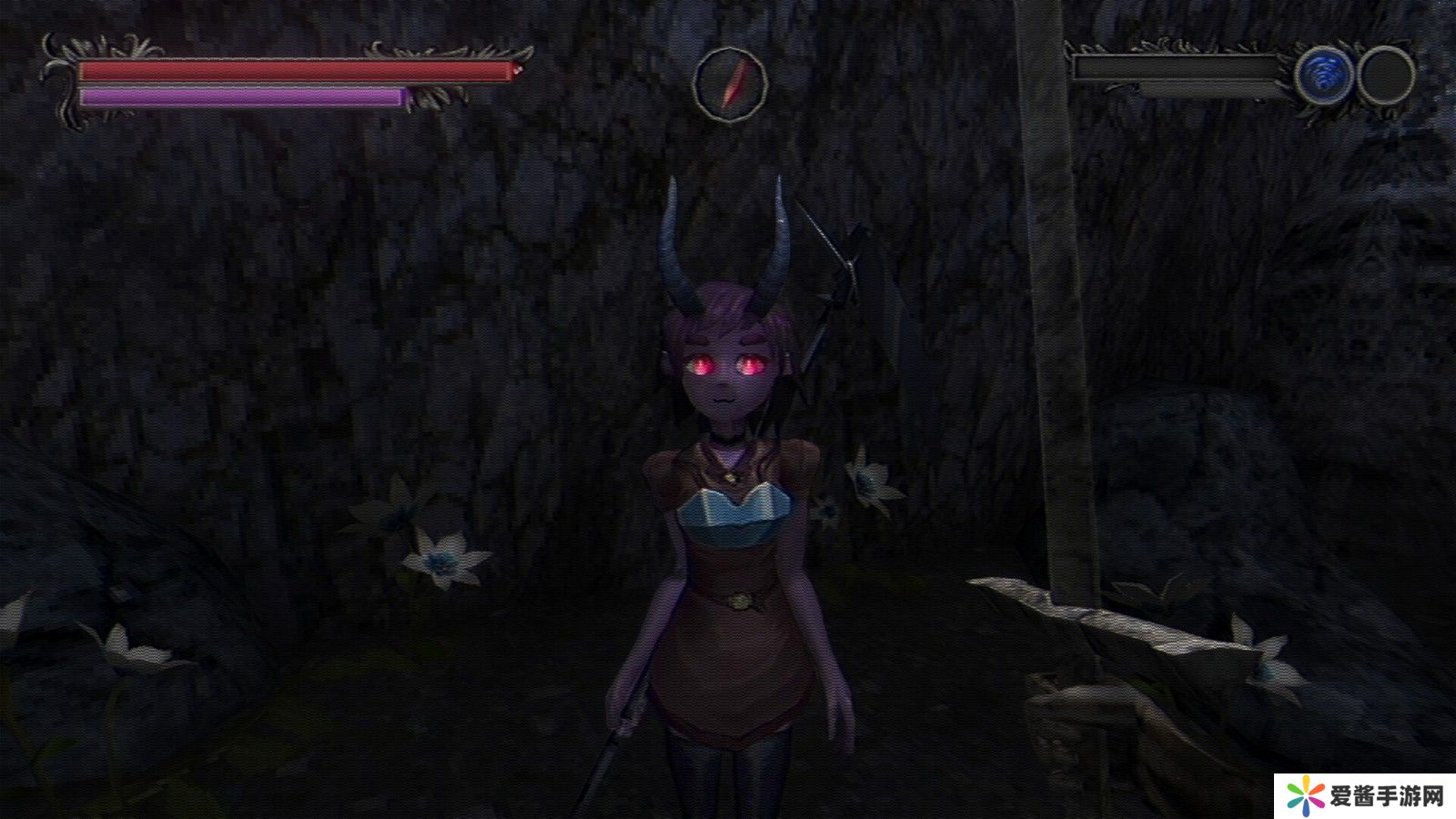Open the 爱酱手游网 watermark logo
This screenshot has width=1456, height=819.
[1365, 797]
